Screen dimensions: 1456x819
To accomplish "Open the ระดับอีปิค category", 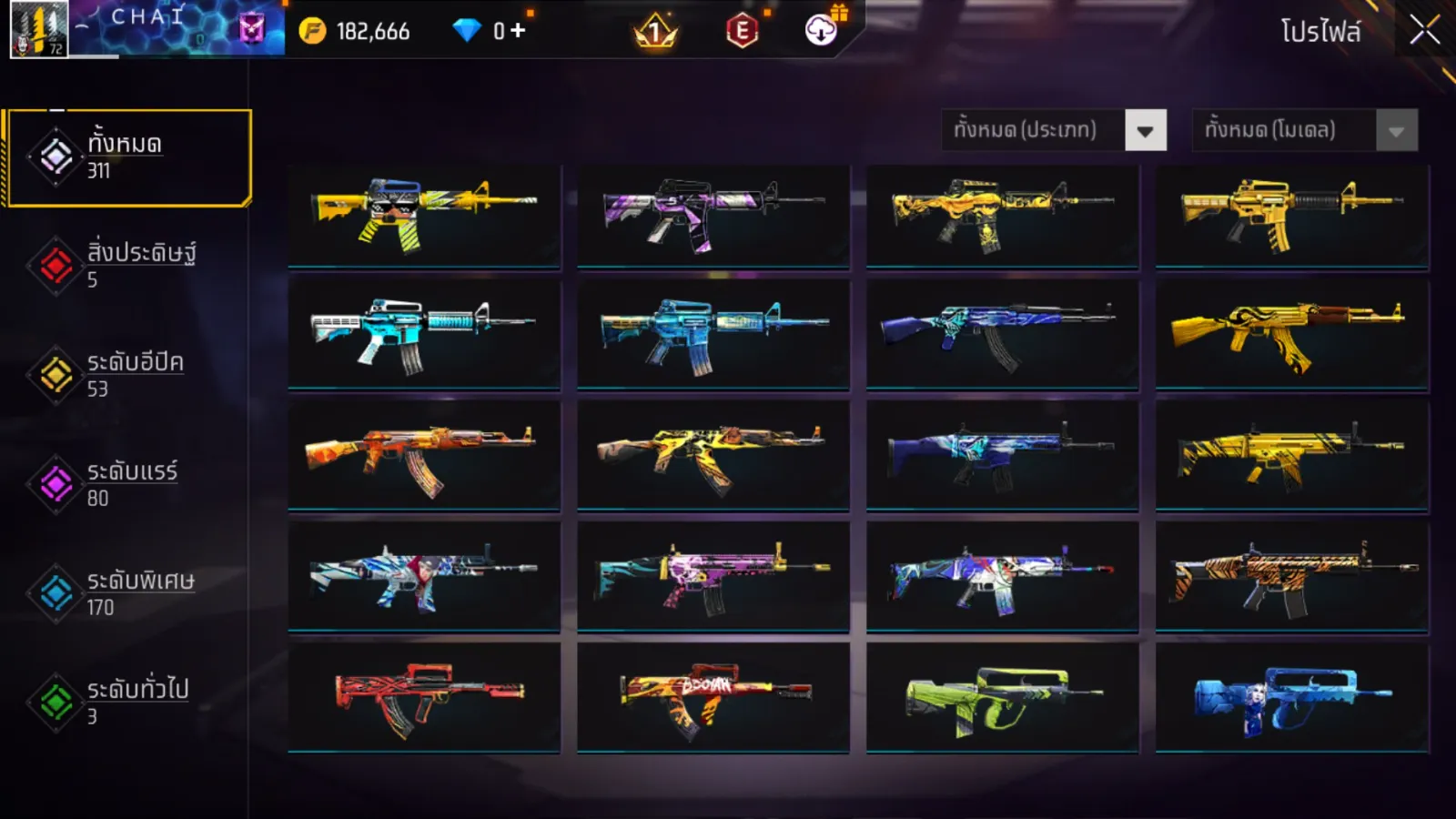I will coord(127,374).
